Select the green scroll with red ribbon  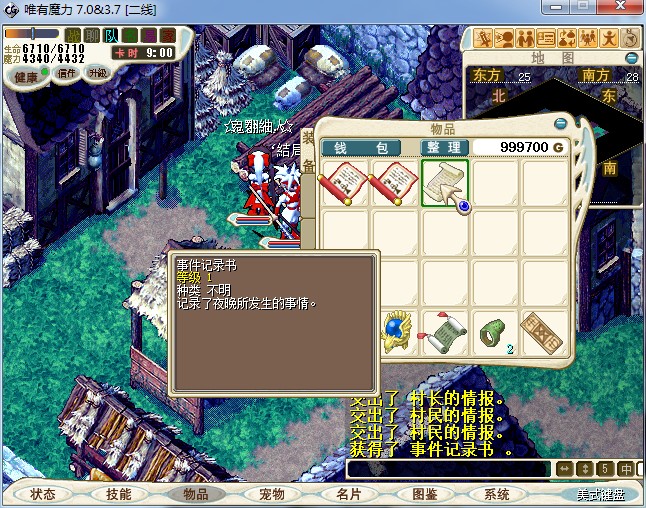coord(445,333)
